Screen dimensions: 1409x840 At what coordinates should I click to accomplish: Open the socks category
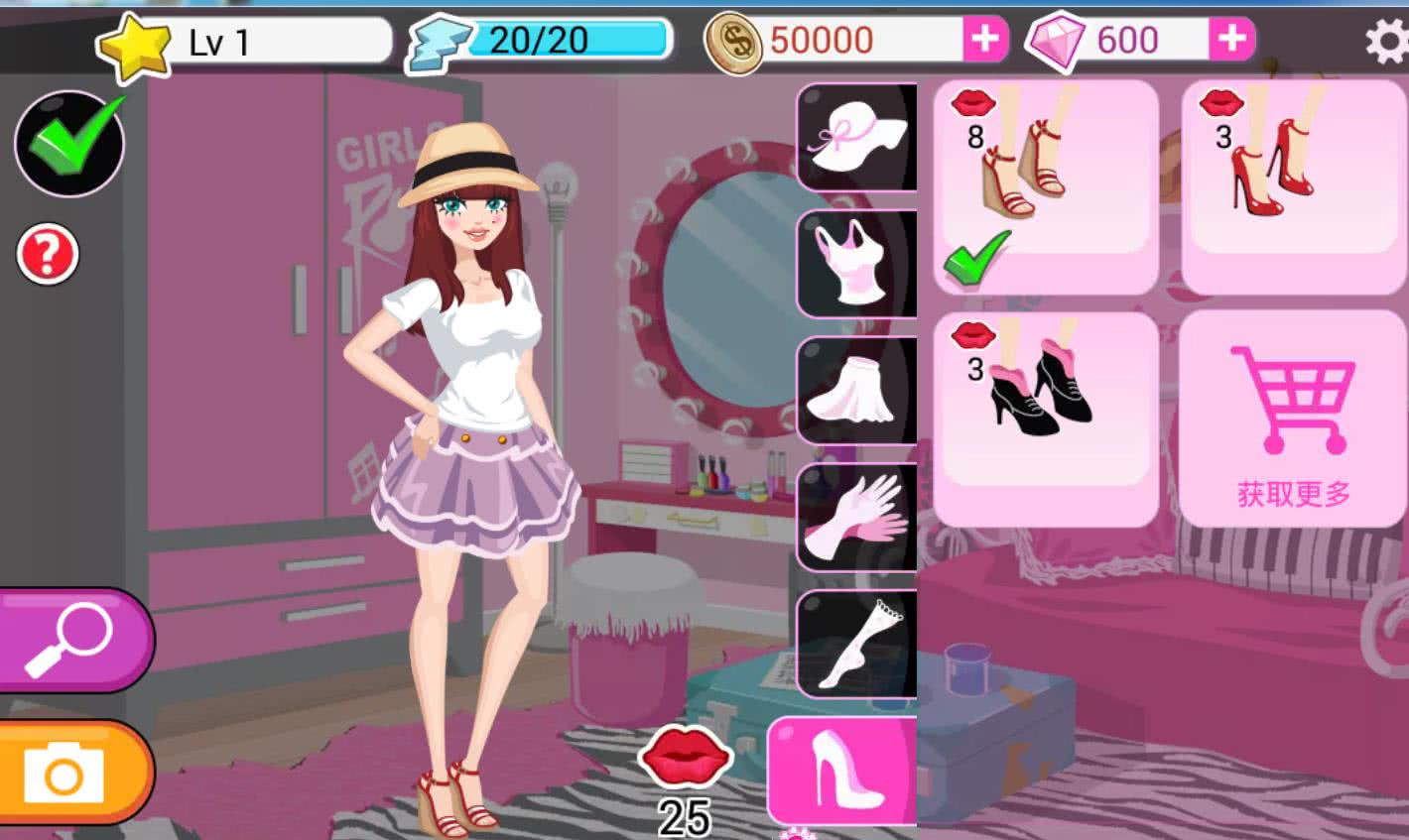click(857, 644)
